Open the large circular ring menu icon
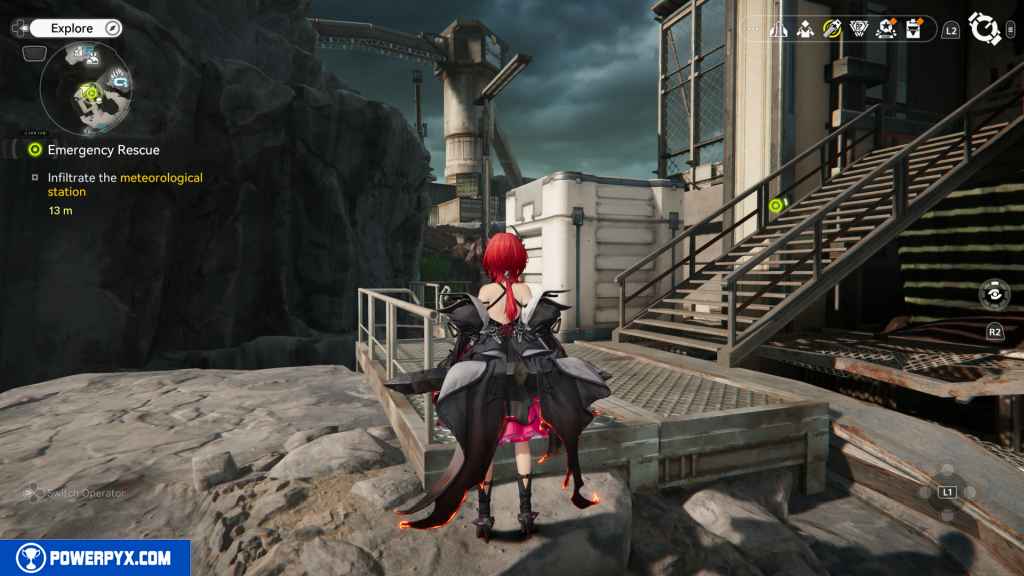This screenshot has width=1024, height=576. point(985,29)
